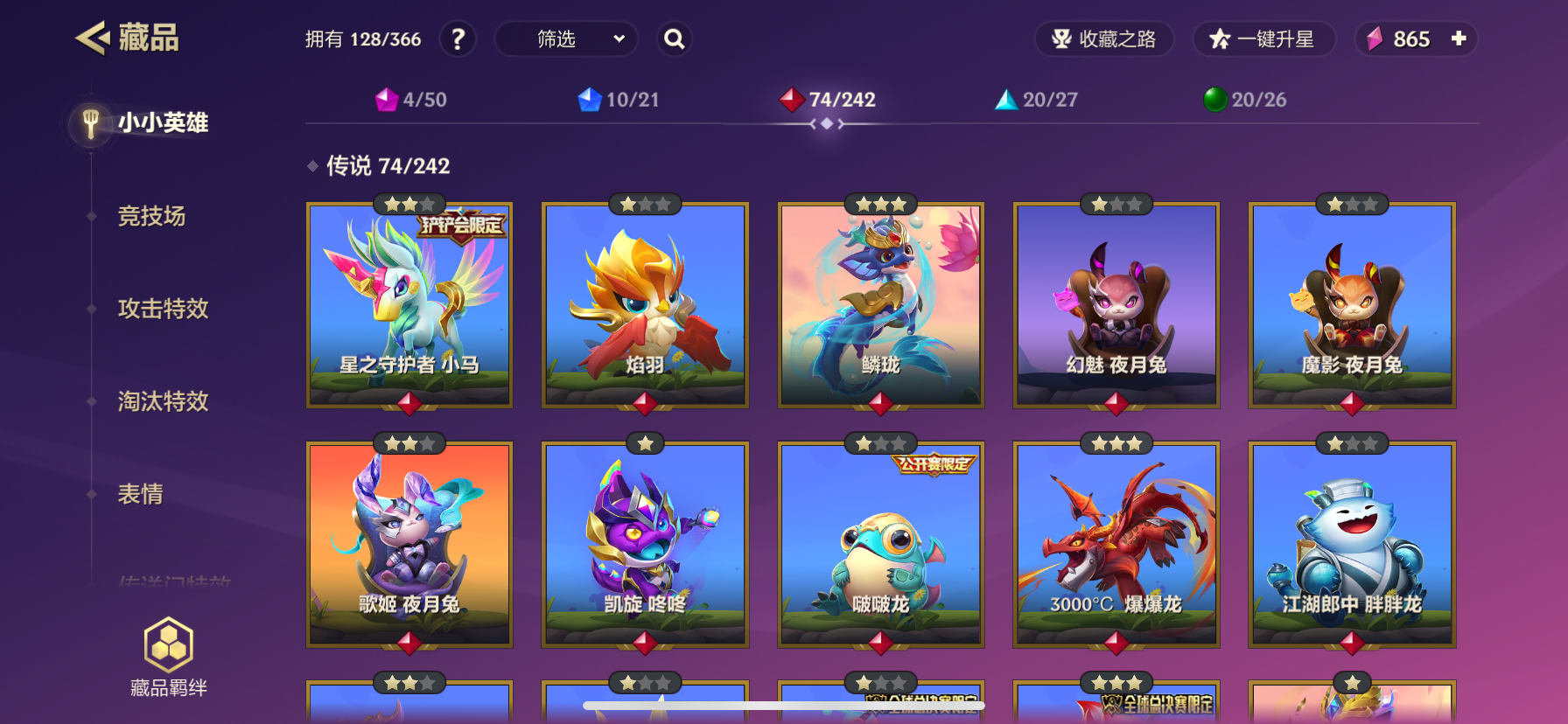Activate 一键升星 one-tap star upgrade
This screenshot has height=724, width=1568.
click(1263, 39)
